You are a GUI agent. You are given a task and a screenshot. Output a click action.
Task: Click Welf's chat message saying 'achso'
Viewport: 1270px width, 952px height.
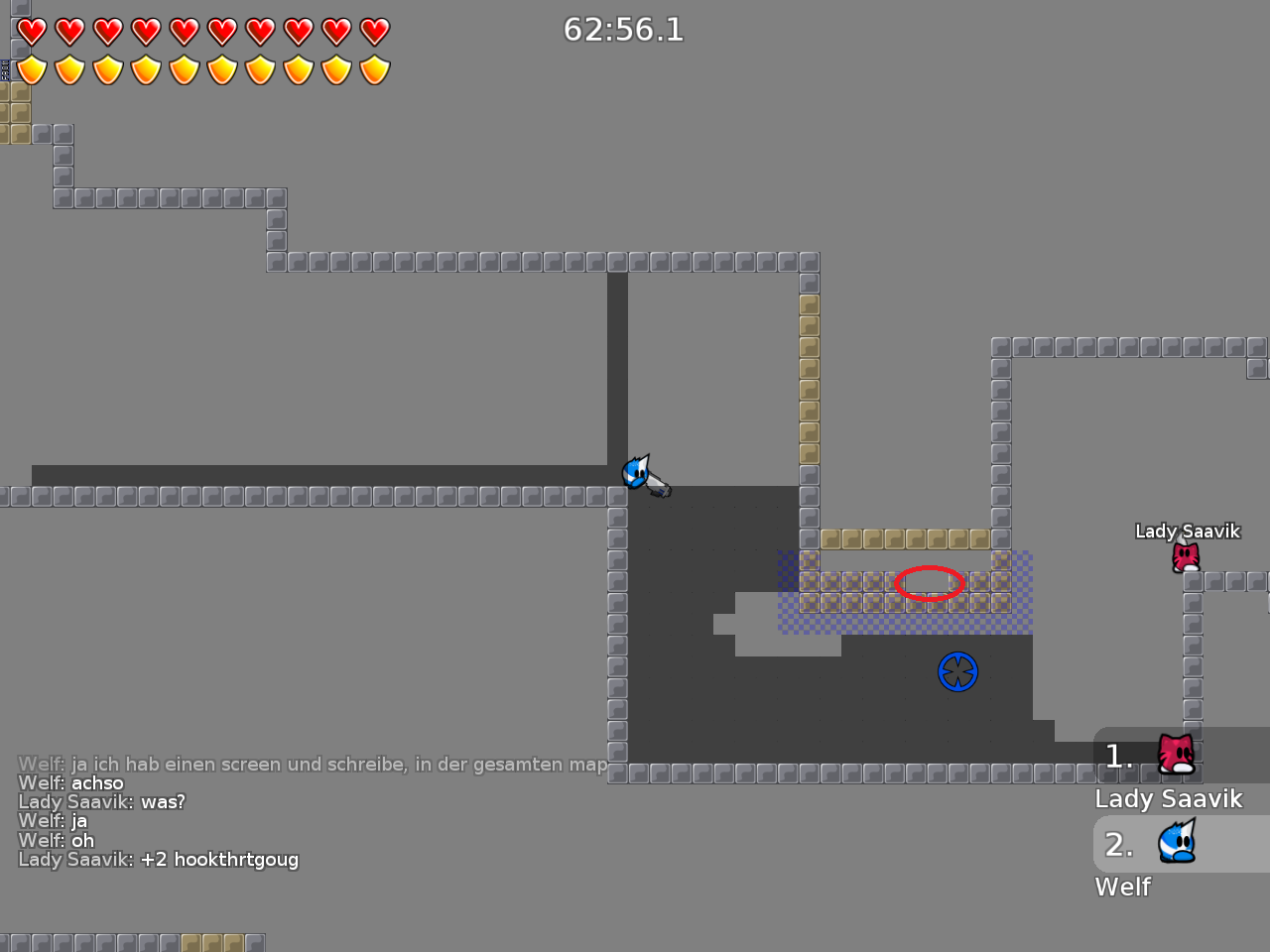[99, 782]
